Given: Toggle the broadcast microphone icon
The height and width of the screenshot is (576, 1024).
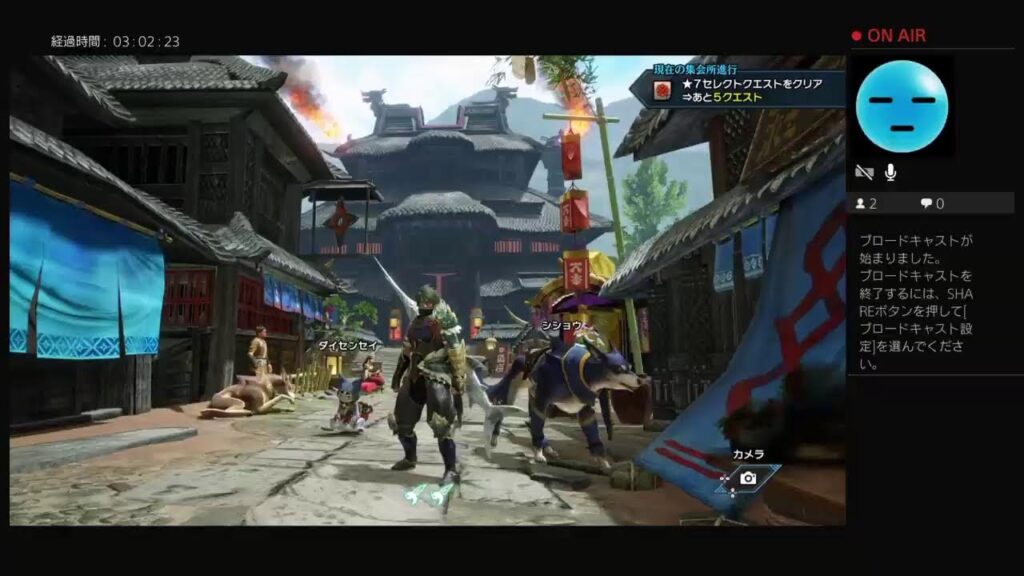Looking at the screenshot, I should (890, 172).
